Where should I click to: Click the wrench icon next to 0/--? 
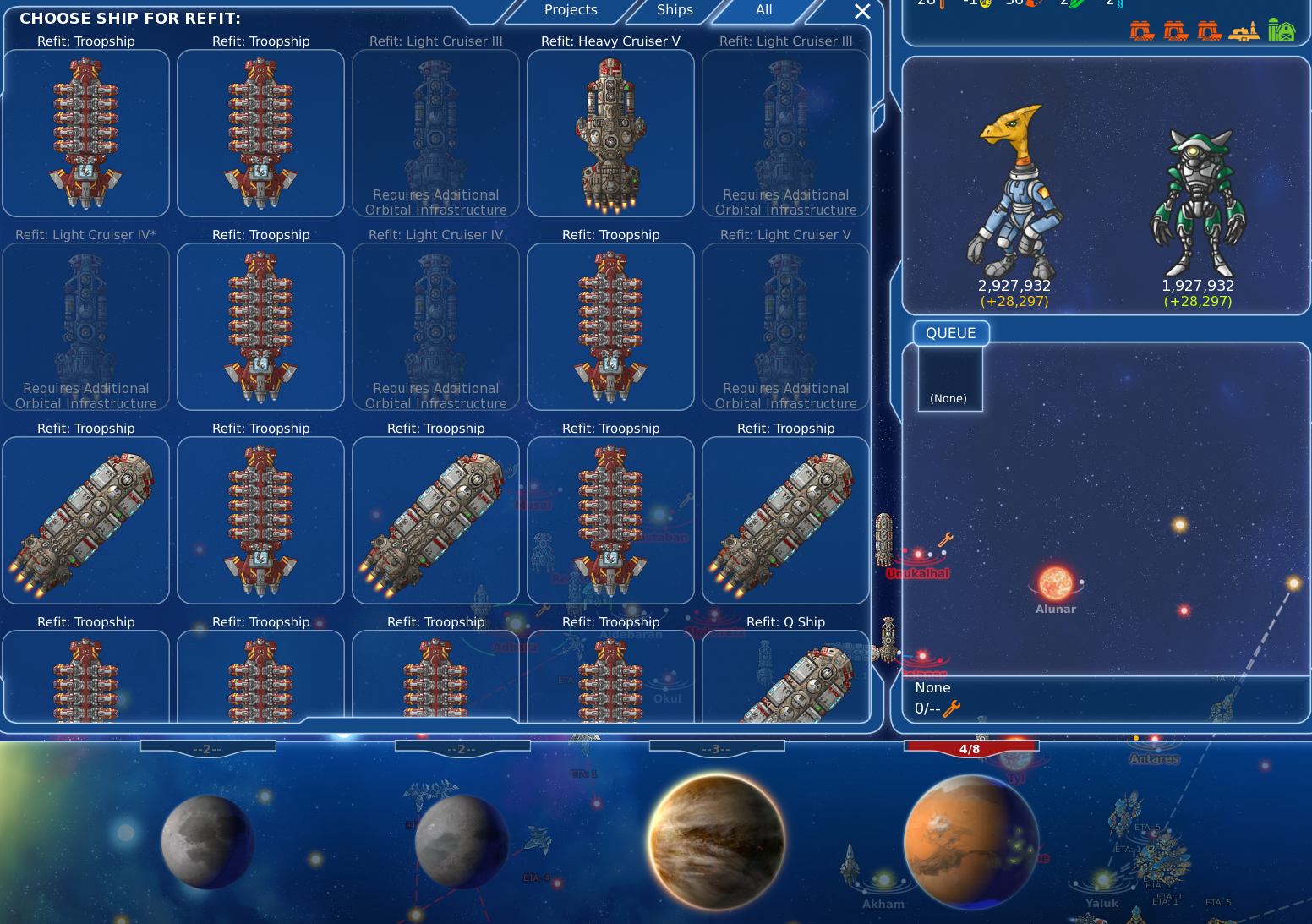[953, 709]
